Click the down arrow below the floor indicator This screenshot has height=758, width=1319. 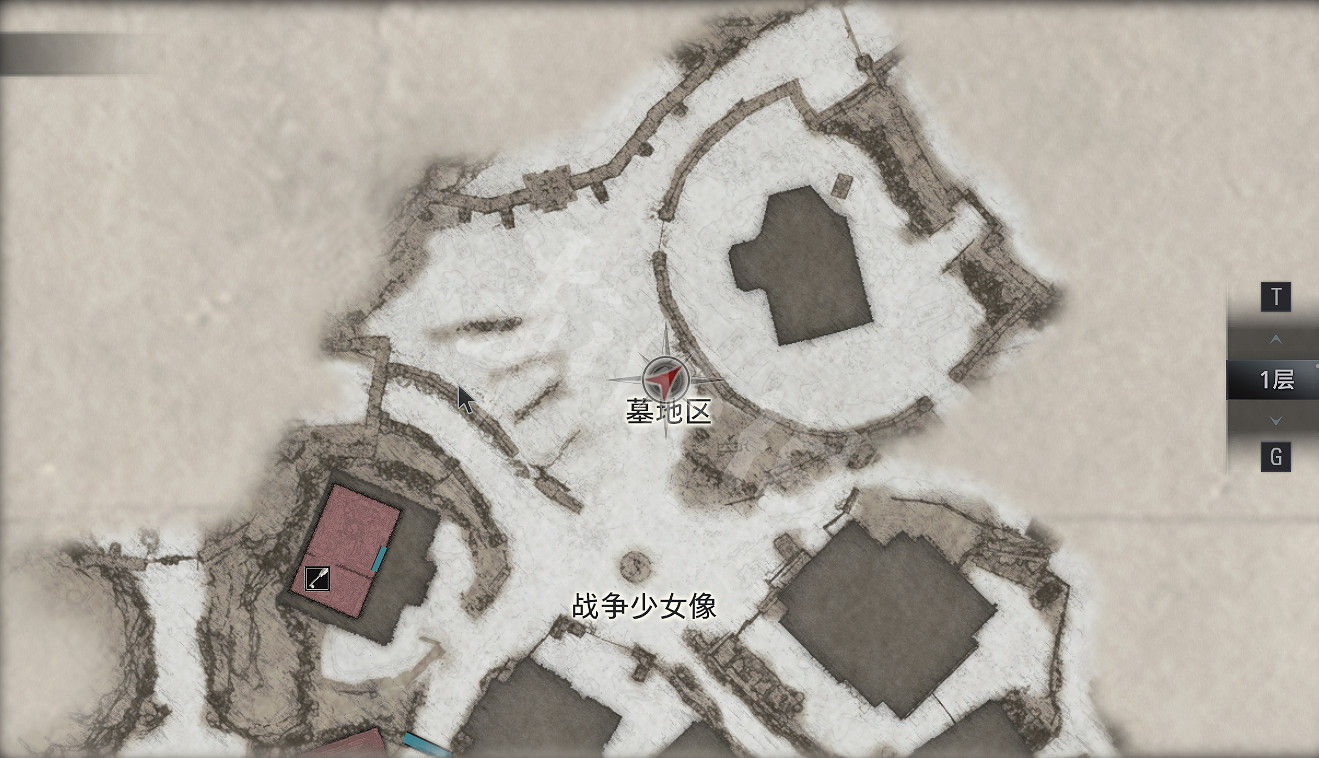pos(1276,420)
